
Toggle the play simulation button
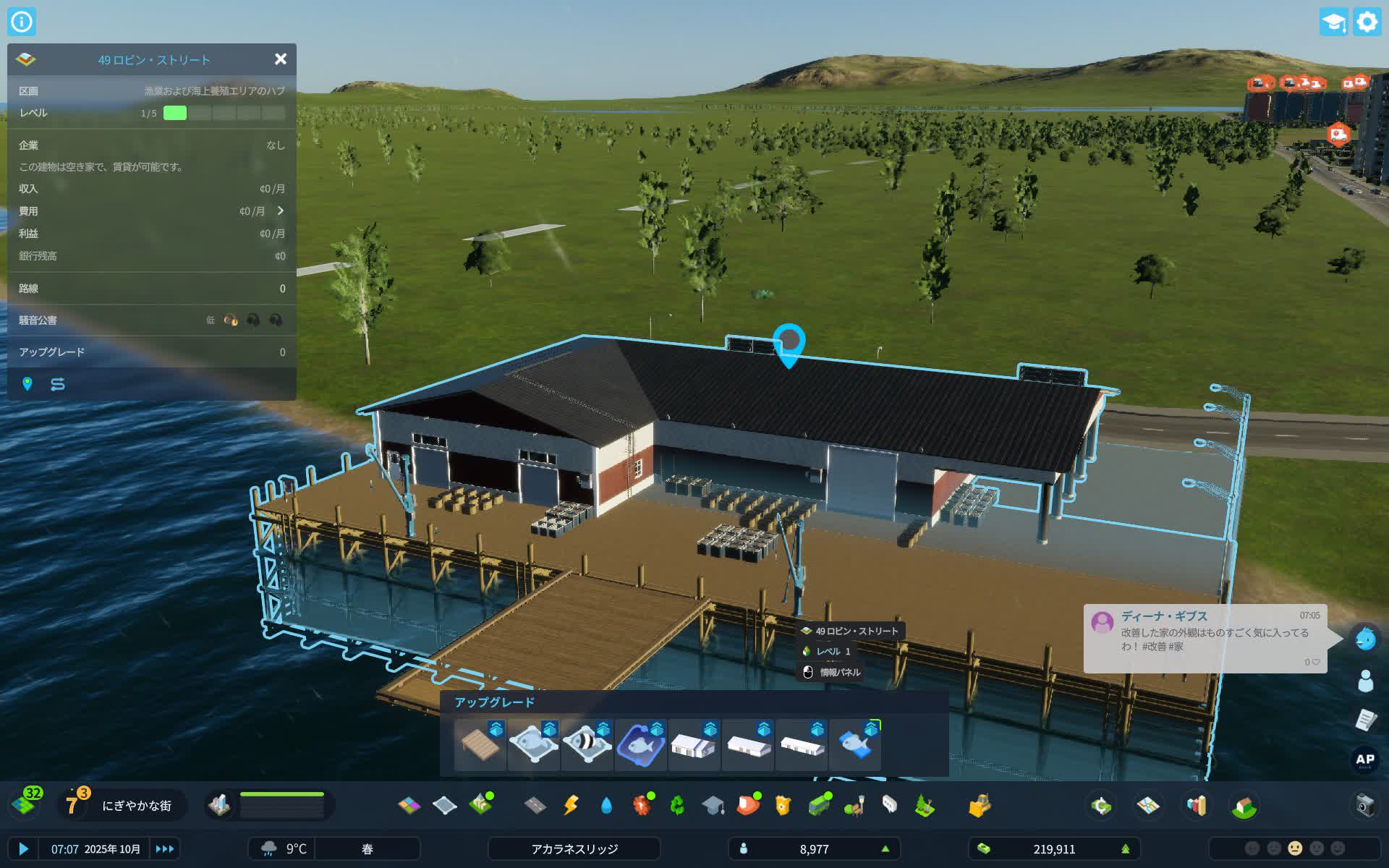click(23, 848)
